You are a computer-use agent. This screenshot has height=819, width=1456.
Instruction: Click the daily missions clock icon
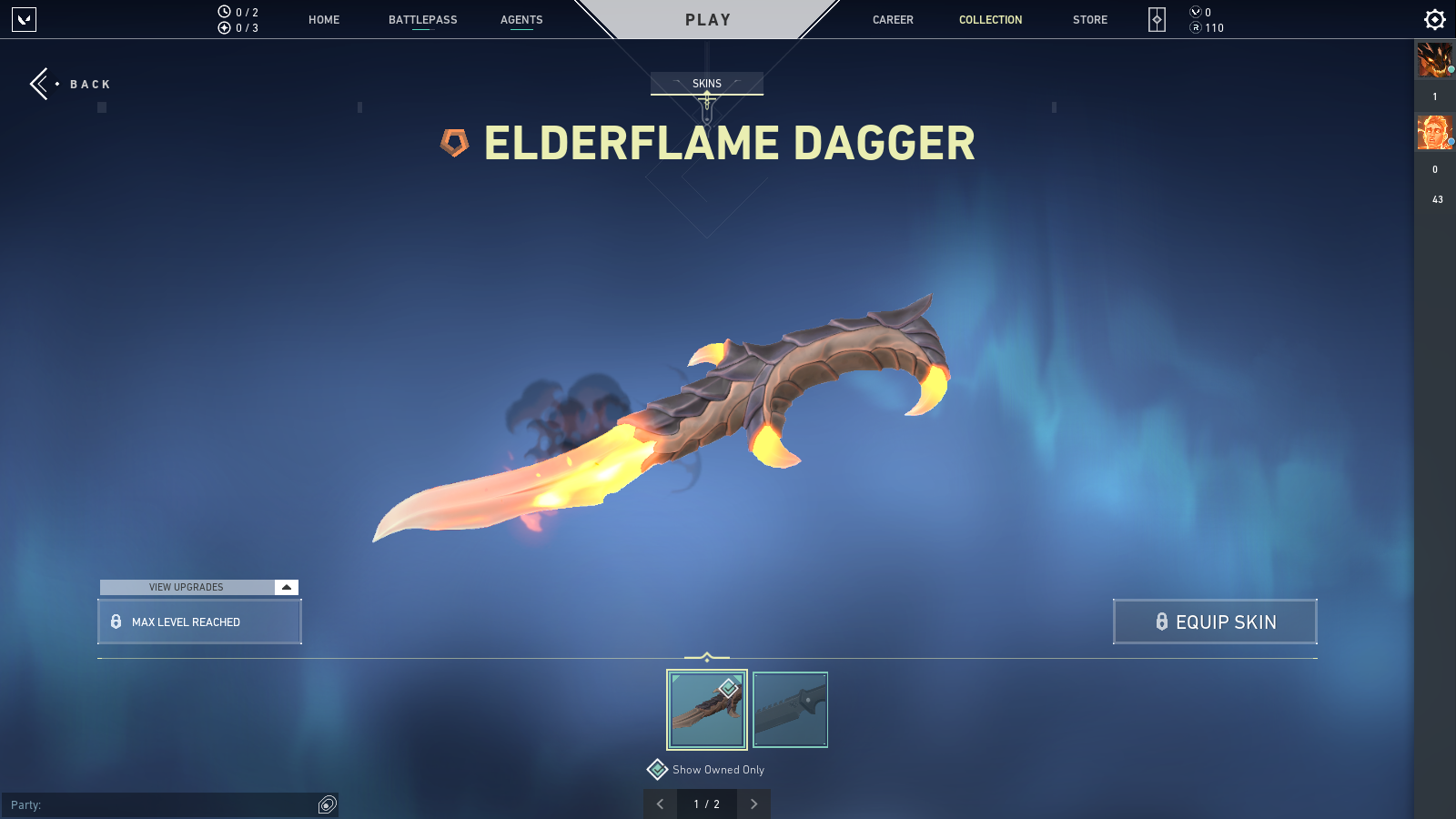pos(222,10)
